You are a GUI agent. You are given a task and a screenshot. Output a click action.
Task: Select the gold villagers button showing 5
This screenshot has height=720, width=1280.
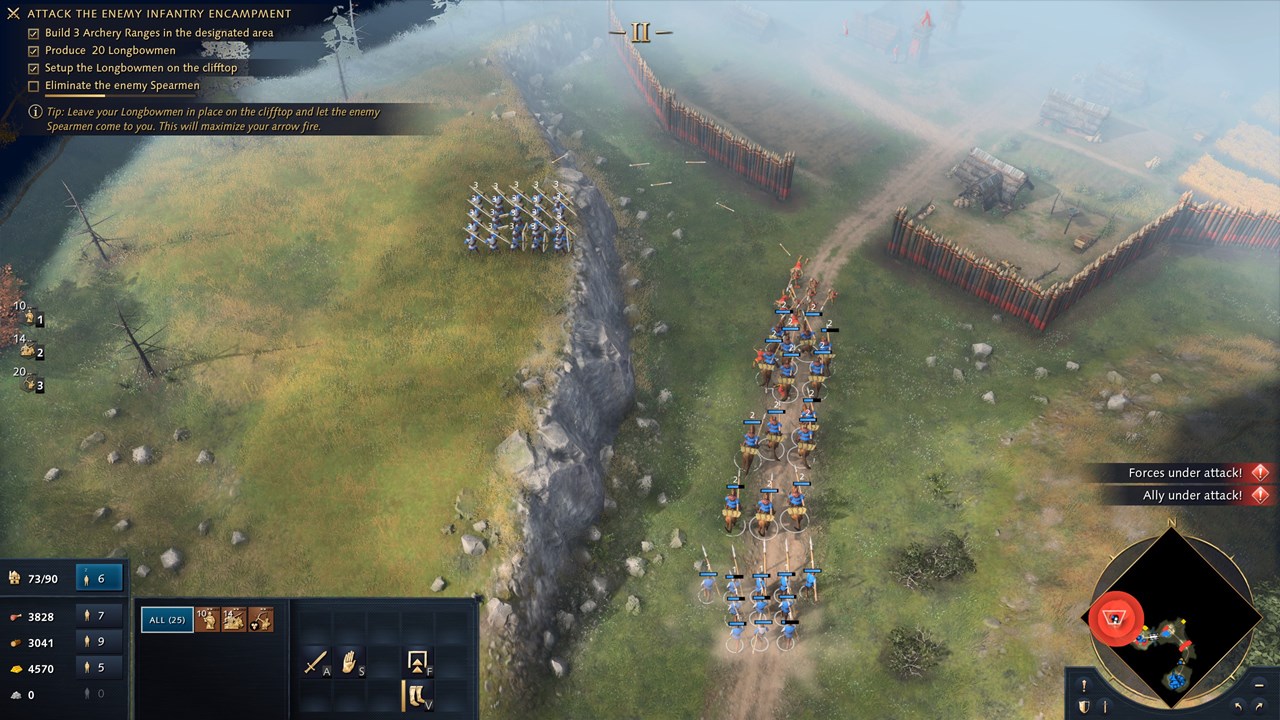coord(99,668)
